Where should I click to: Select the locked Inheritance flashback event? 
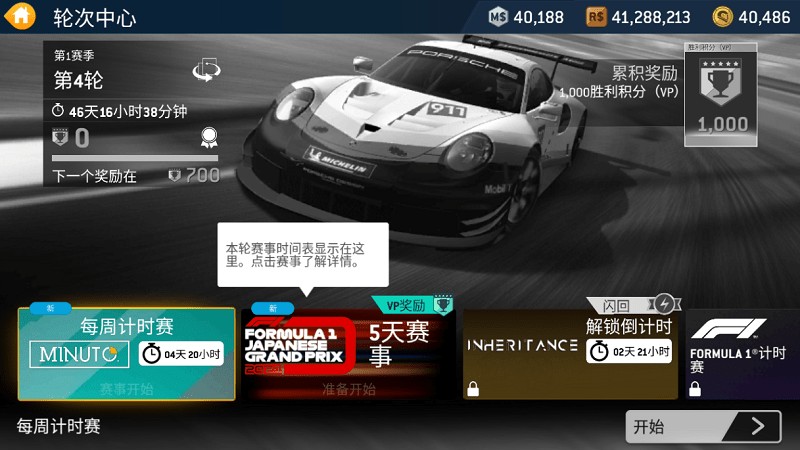(571, 354)
